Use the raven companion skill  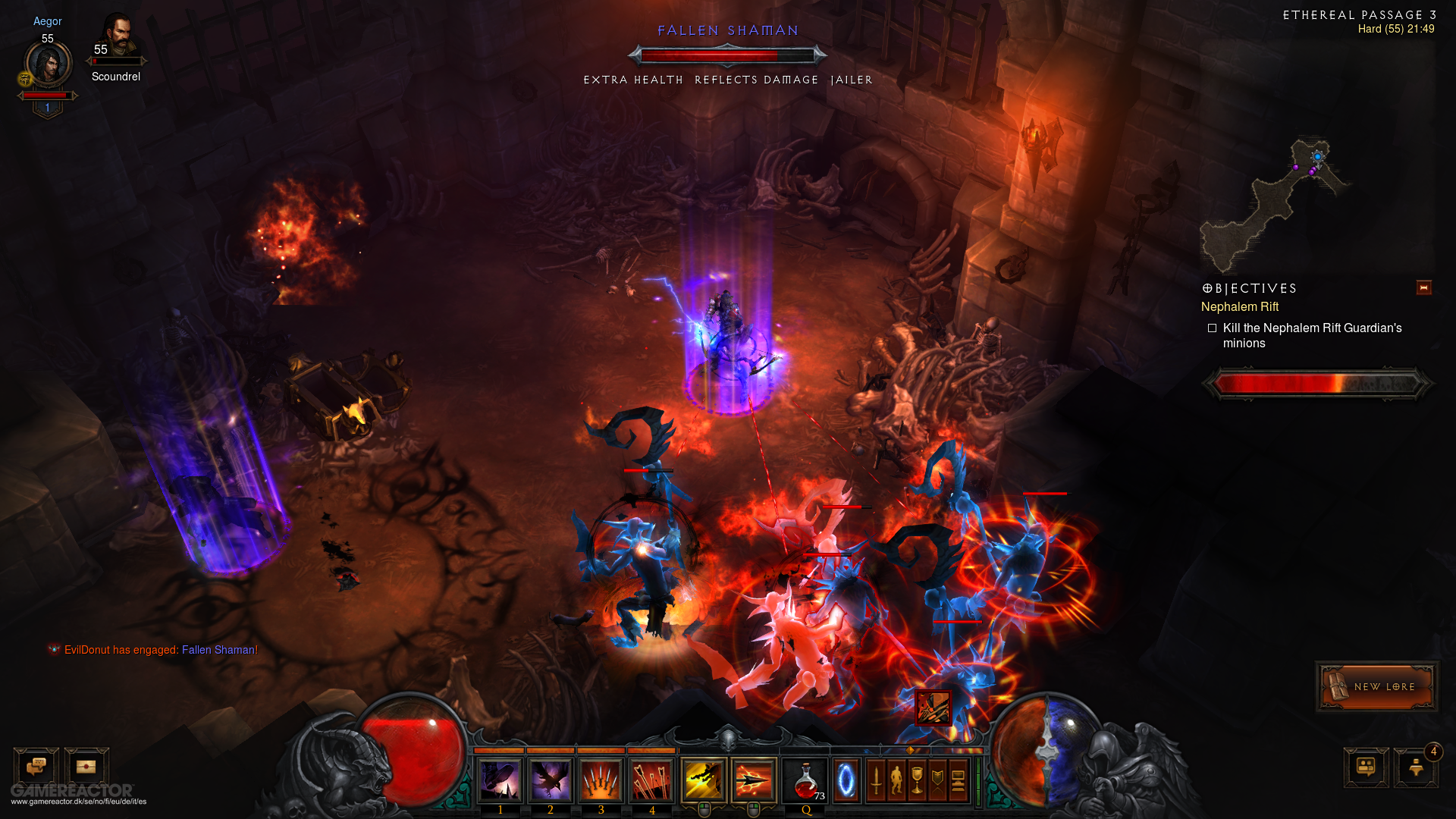[551, 780]
